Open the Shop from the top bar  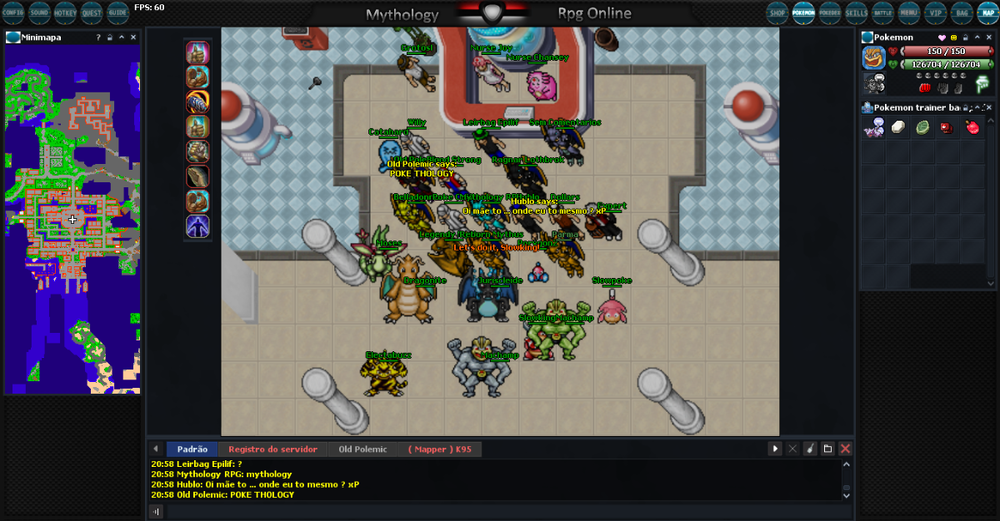pos(777,13)
